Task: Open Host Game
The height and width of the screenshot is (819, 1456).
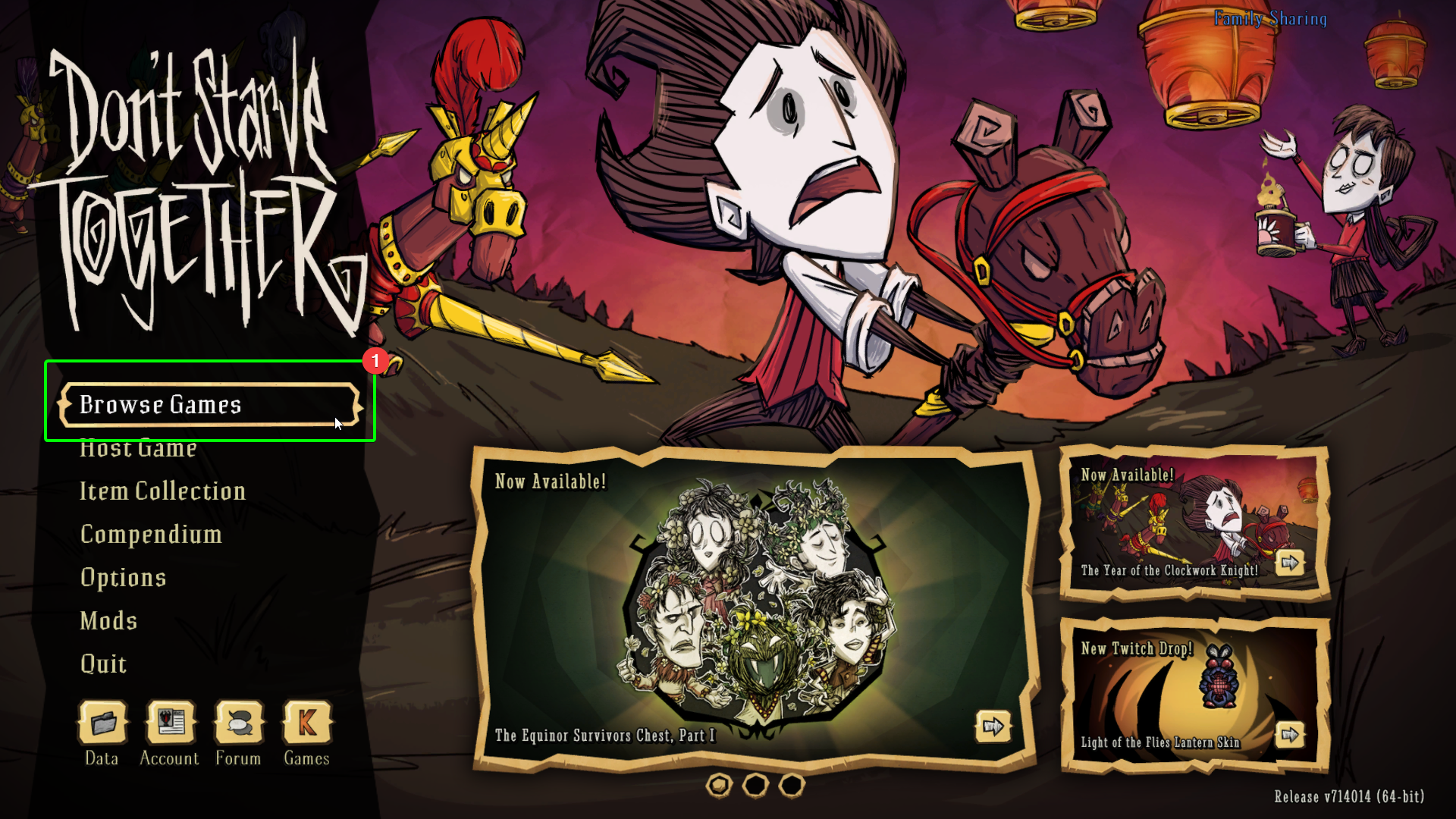Action: coord(138,448)
